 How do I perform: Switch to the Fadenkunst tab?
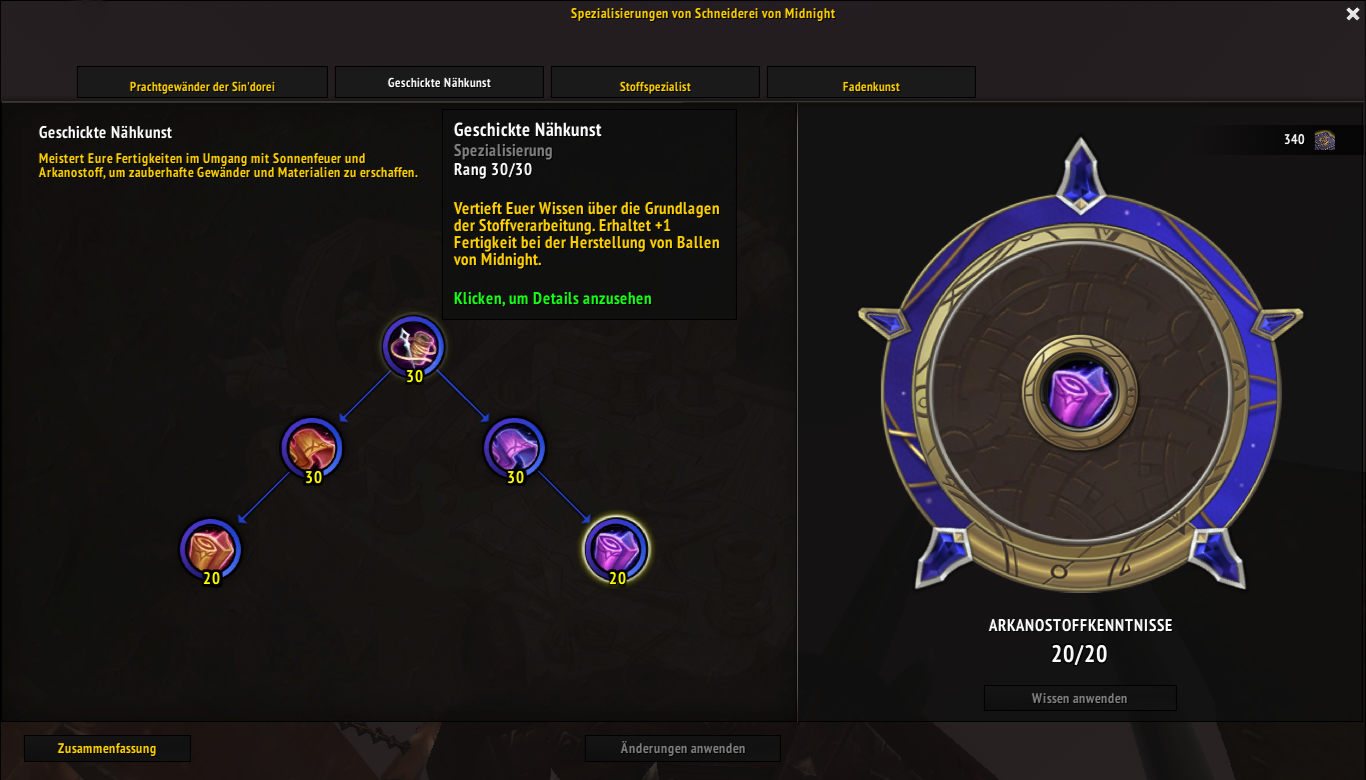(871, 86)
